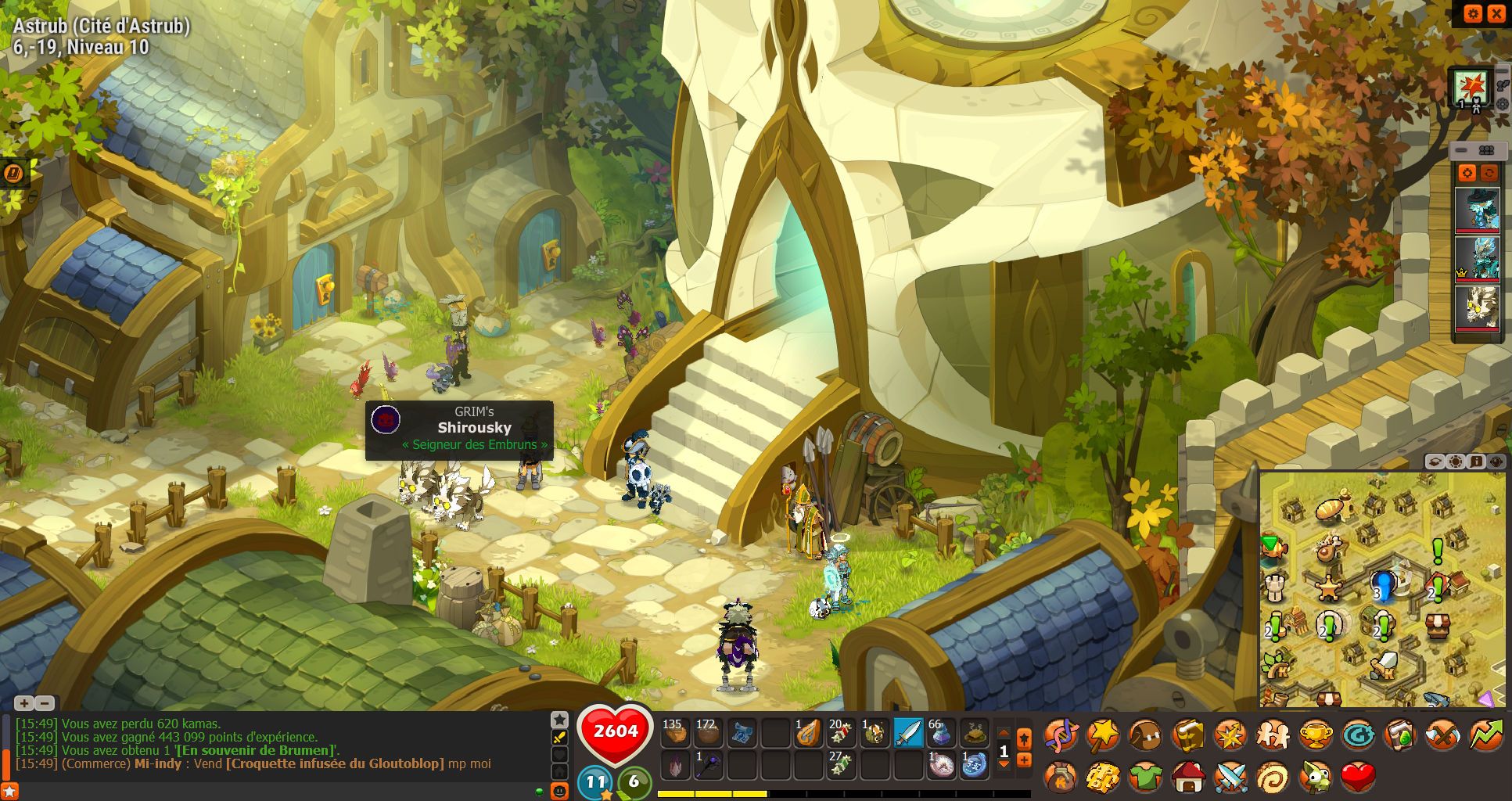Open the wardrobe green shirt icon
The height and width of the screenshot is (801, 1512).
coord(1145,777)
